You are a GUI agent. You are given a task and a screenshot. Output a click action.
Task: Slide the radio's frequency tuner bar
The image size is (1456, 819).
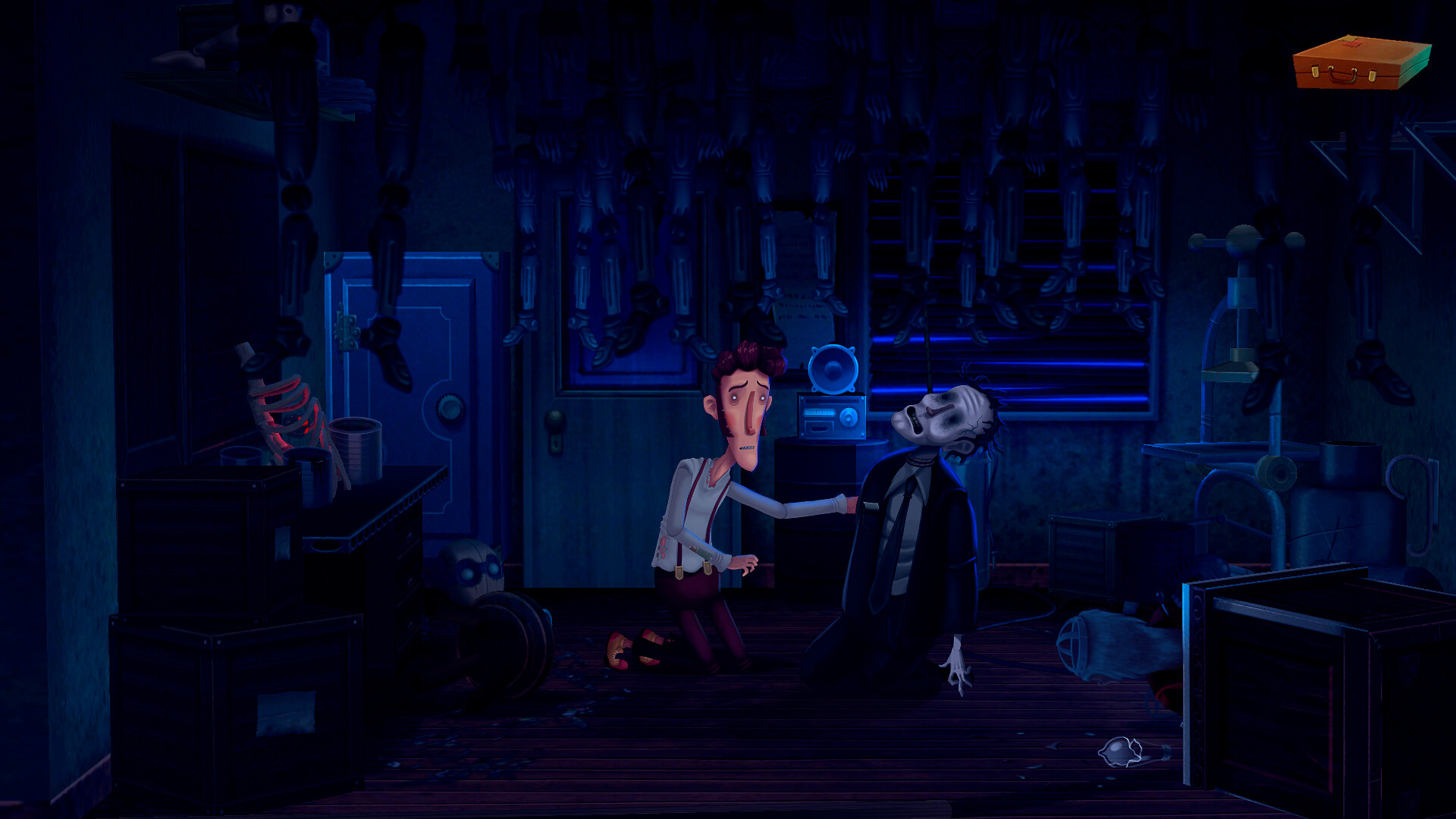click(x=818, y=412)
